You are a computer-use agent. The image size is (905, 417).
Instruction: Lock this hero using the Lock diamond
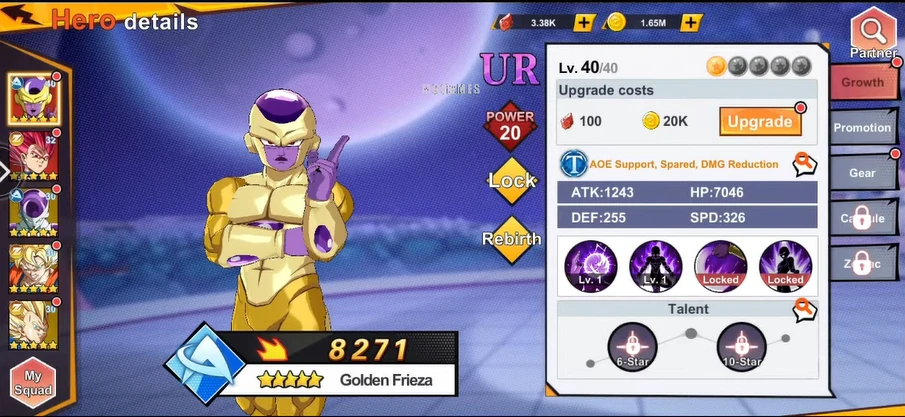(x=512, y=180)
